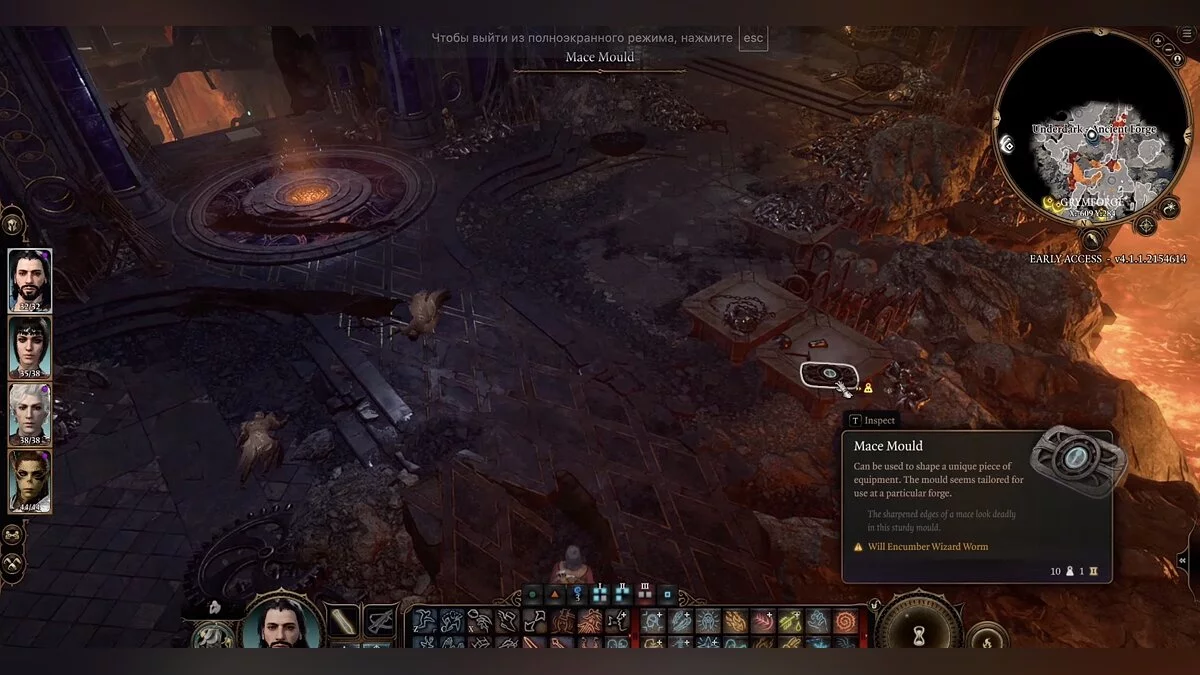This screenshot has width=1200, height=675.
Task: Click the crossed hammers button below portraits
Action: click(x=13, y=564)
